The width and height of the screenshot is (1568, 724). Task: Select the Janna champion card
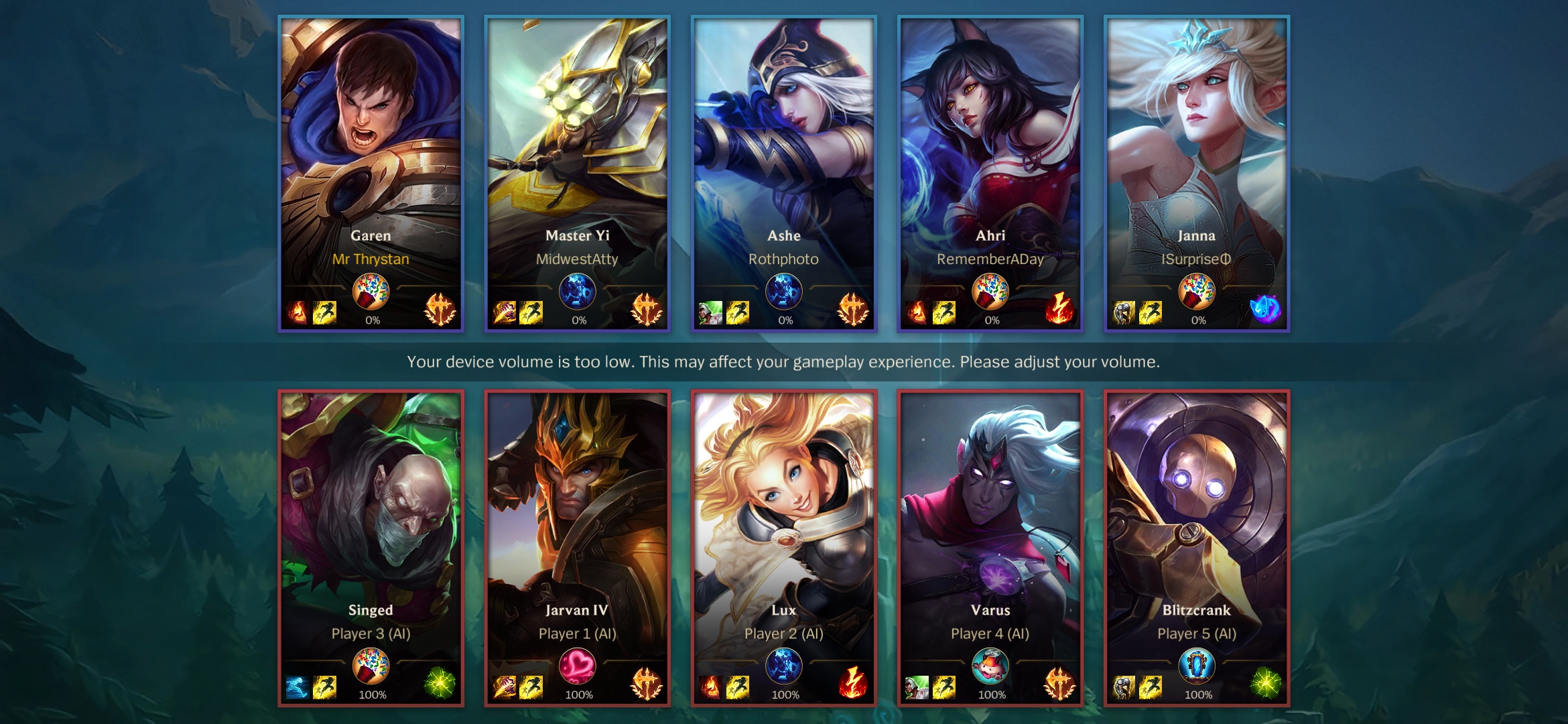1196,147
